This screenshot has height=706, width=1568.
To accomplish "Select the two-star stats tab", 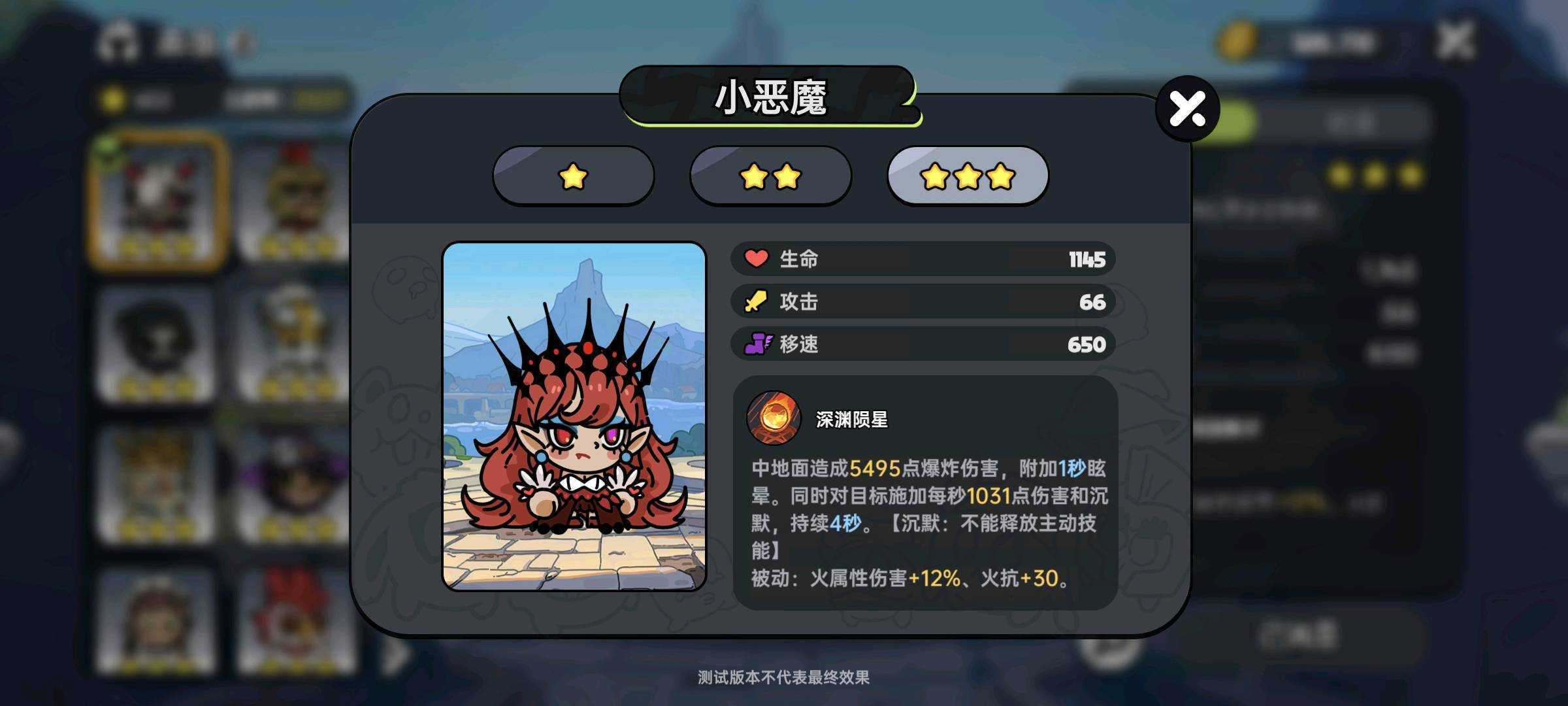I will (x=770, y=176).
